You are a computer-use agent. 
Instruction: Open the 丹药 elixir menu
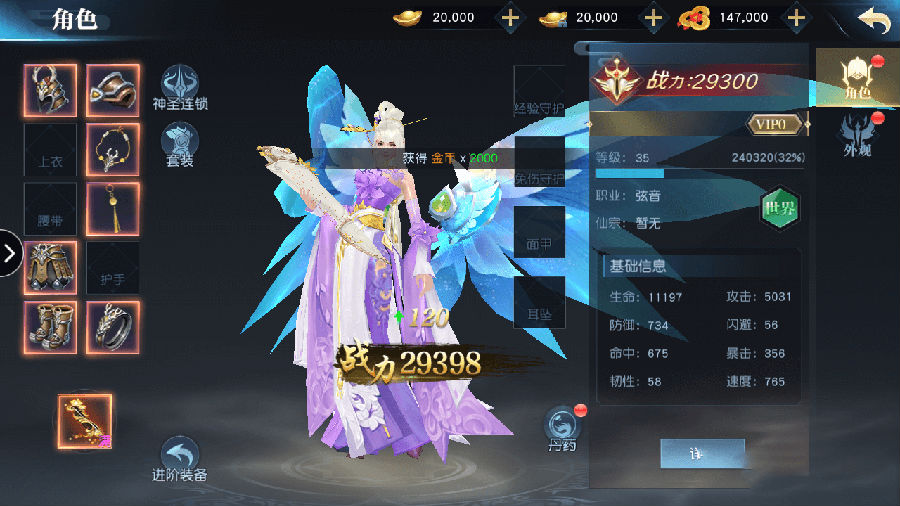point(562,427)
